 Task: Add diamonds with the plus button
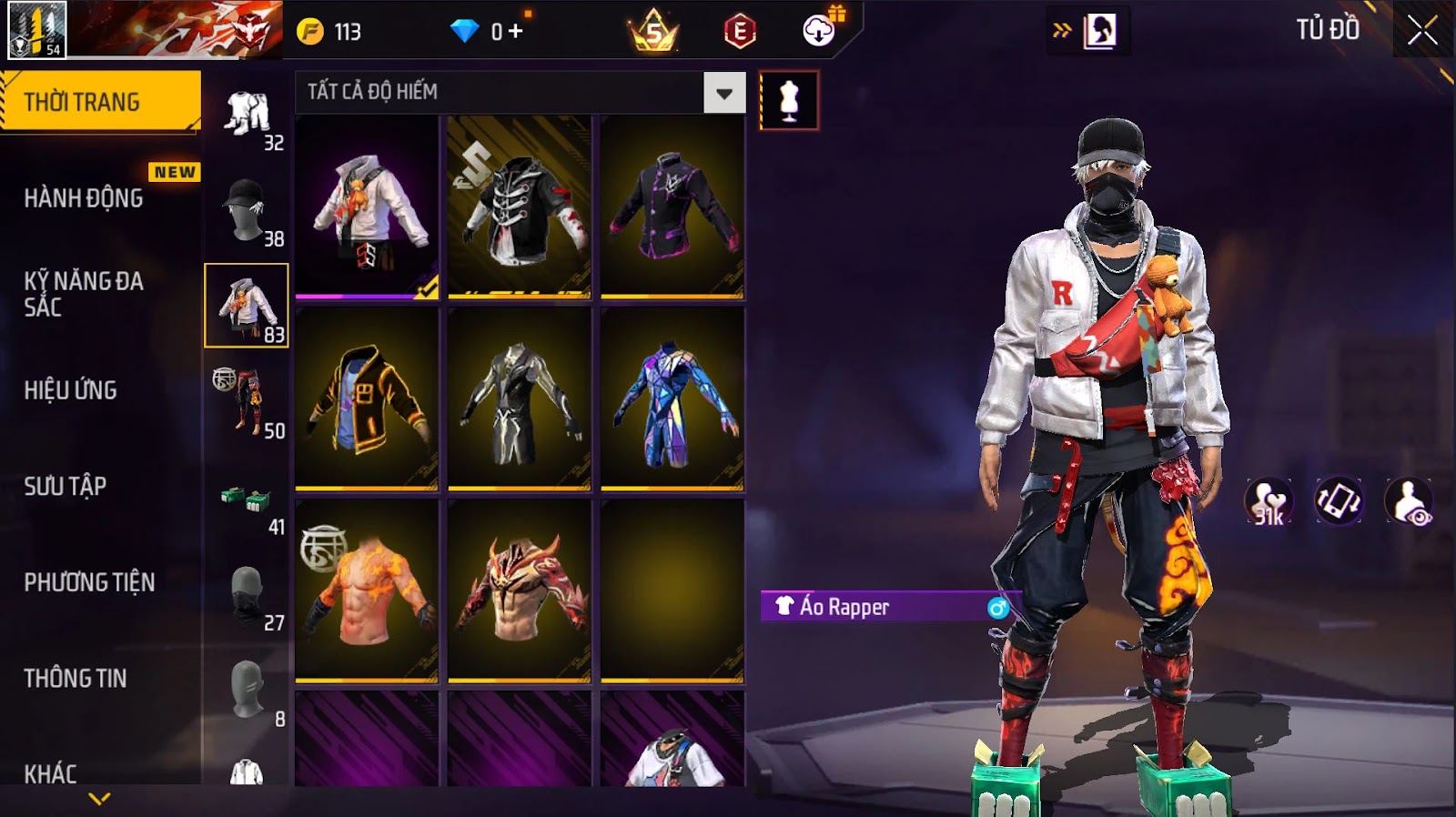coord(516,32)
